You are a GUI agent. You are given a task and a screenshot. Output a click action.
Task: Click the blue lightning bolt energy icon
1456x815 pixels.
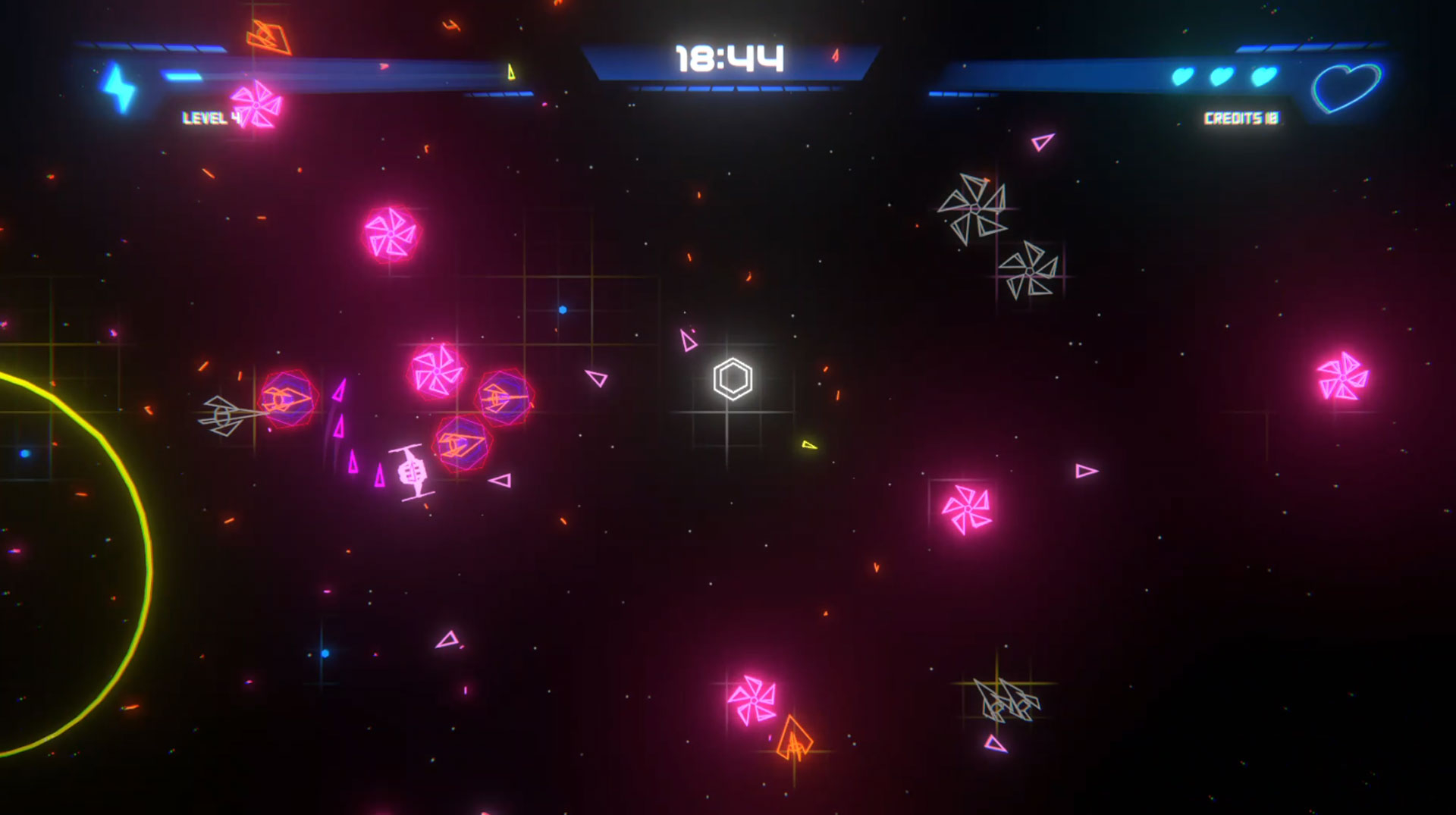tap(119, 88)
